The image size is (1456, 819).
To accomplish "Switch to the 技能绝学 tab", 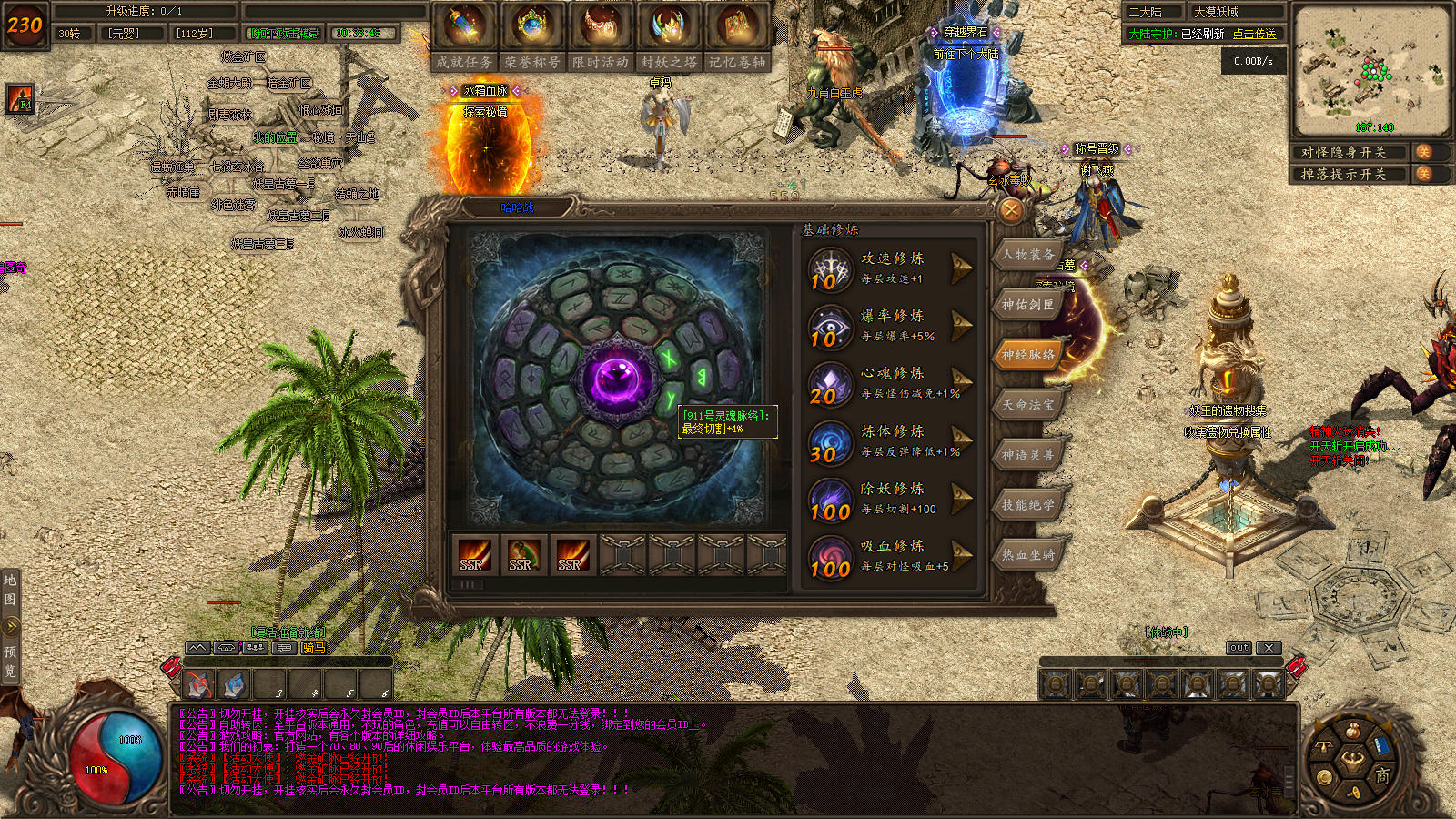I will click(1028, 504).
